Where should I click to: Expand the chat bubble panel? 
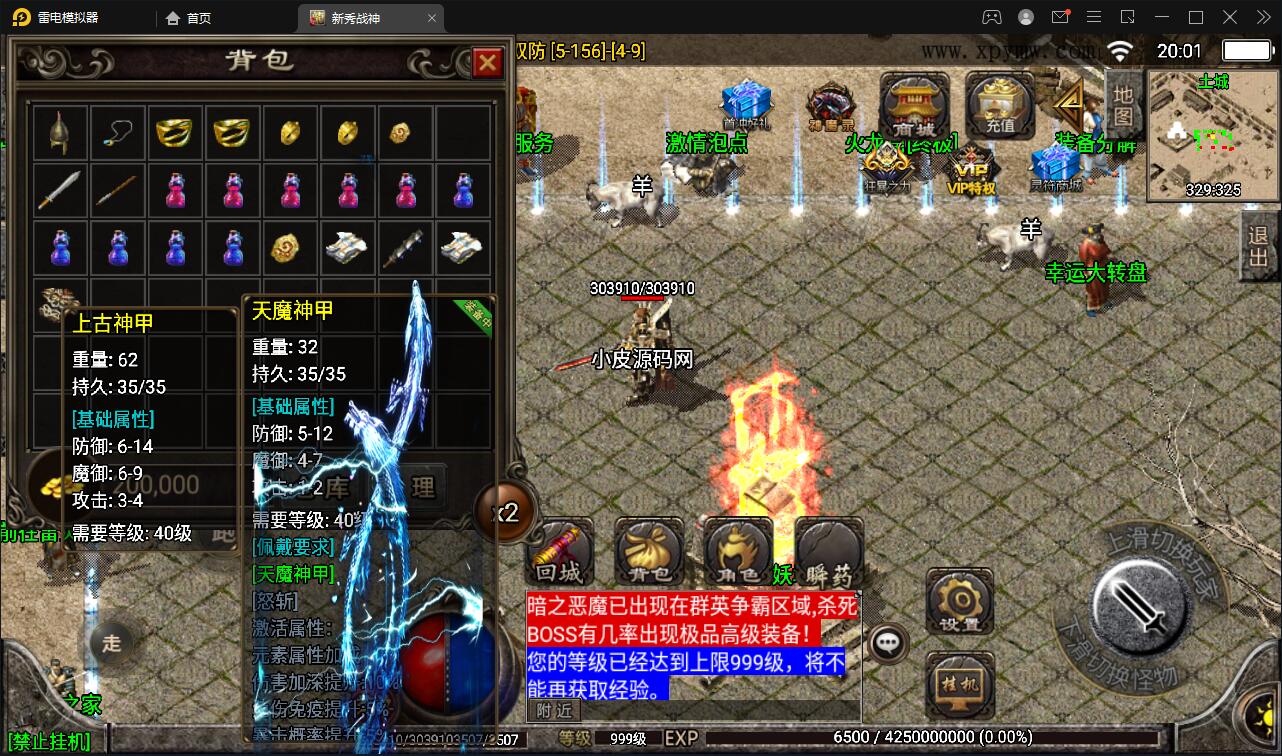pos(888,643)
